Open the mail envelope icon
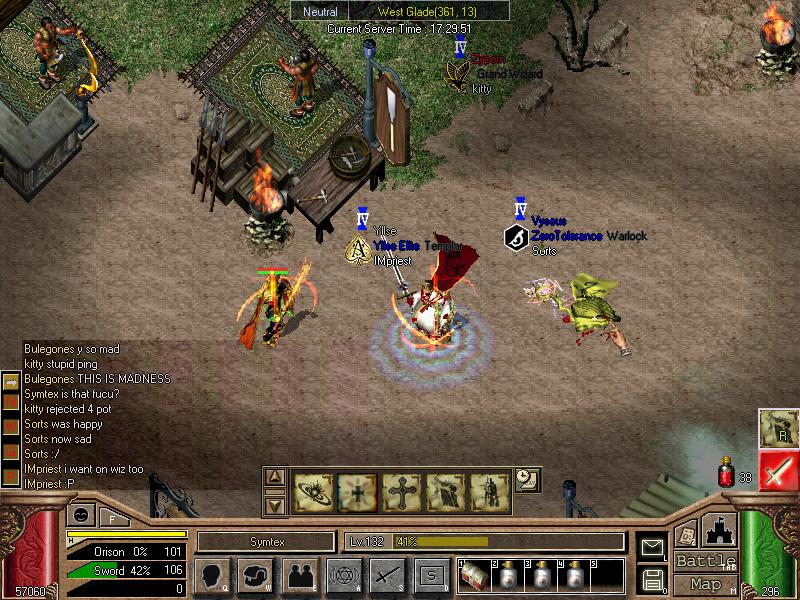The image size is (800, 600). 652,547
